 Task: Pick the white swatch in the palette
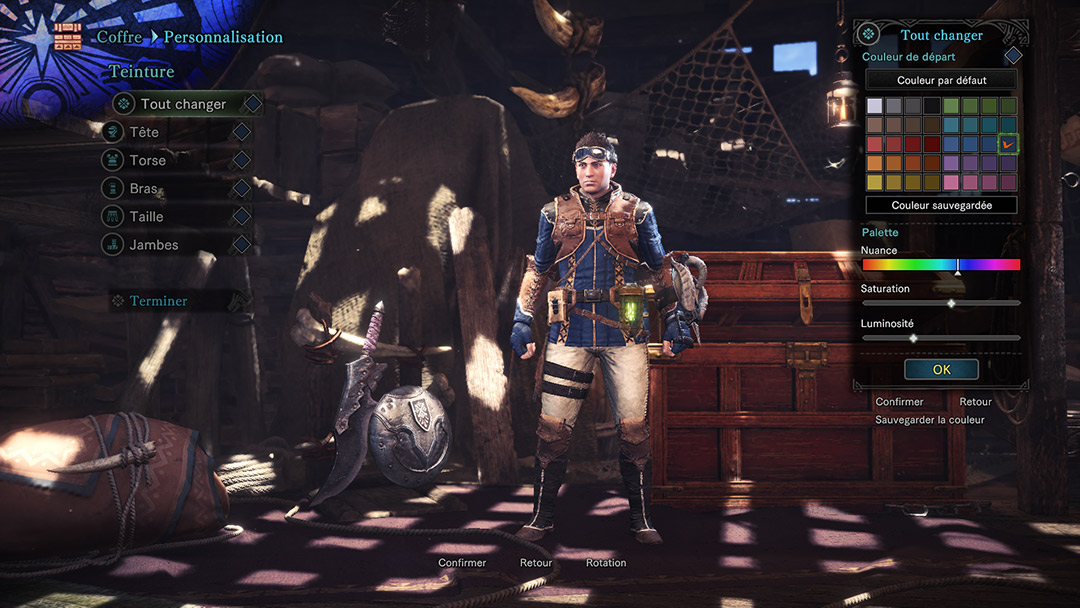(875, 106)
